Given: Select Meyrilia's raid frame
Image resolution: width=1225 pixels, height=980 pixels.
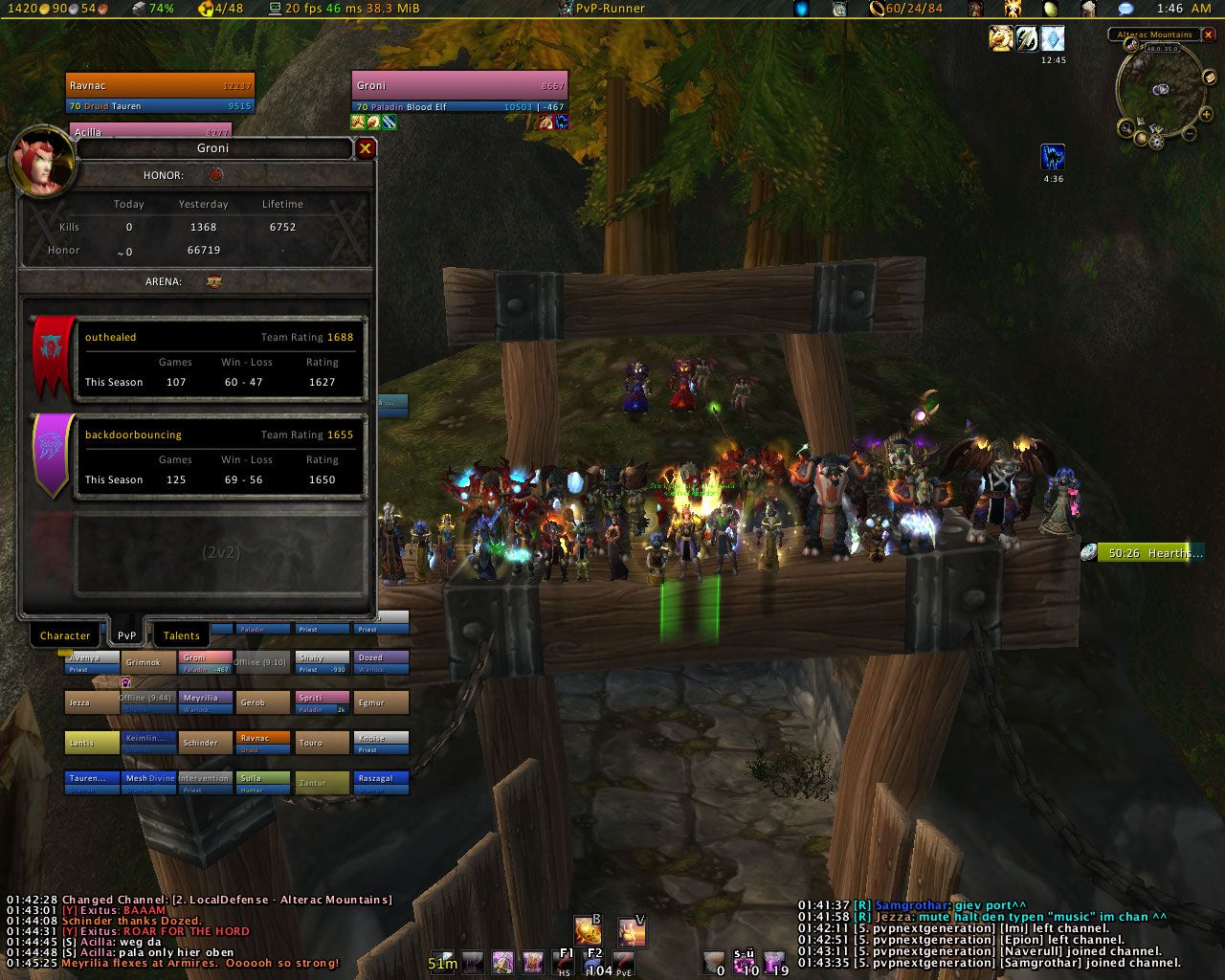Looking at the screenshot, I should tap(205, 702).
